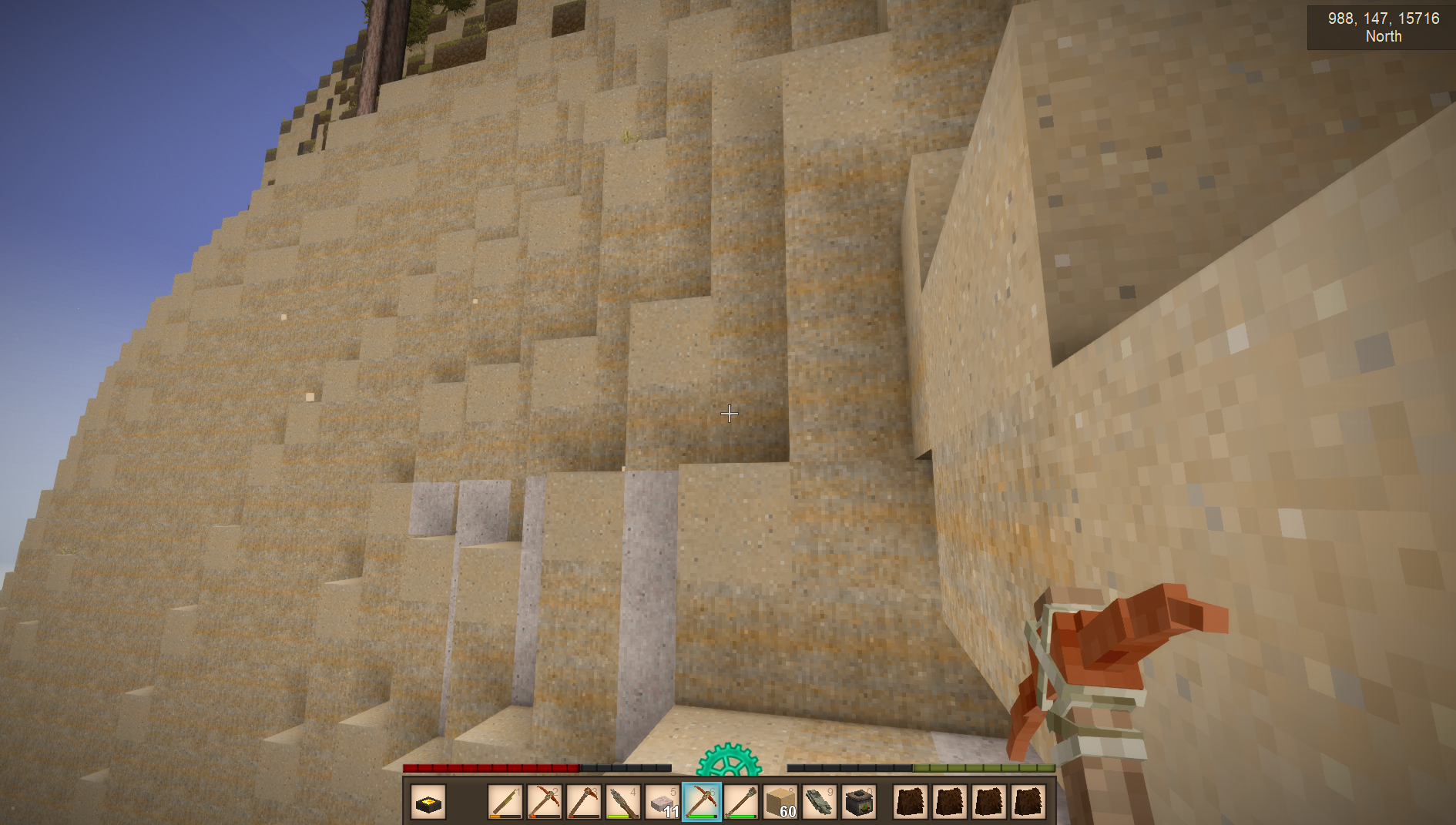Switch to the tool in hotbar slot 4
This screenshot has width=1456, height=825.
(623, 803)
